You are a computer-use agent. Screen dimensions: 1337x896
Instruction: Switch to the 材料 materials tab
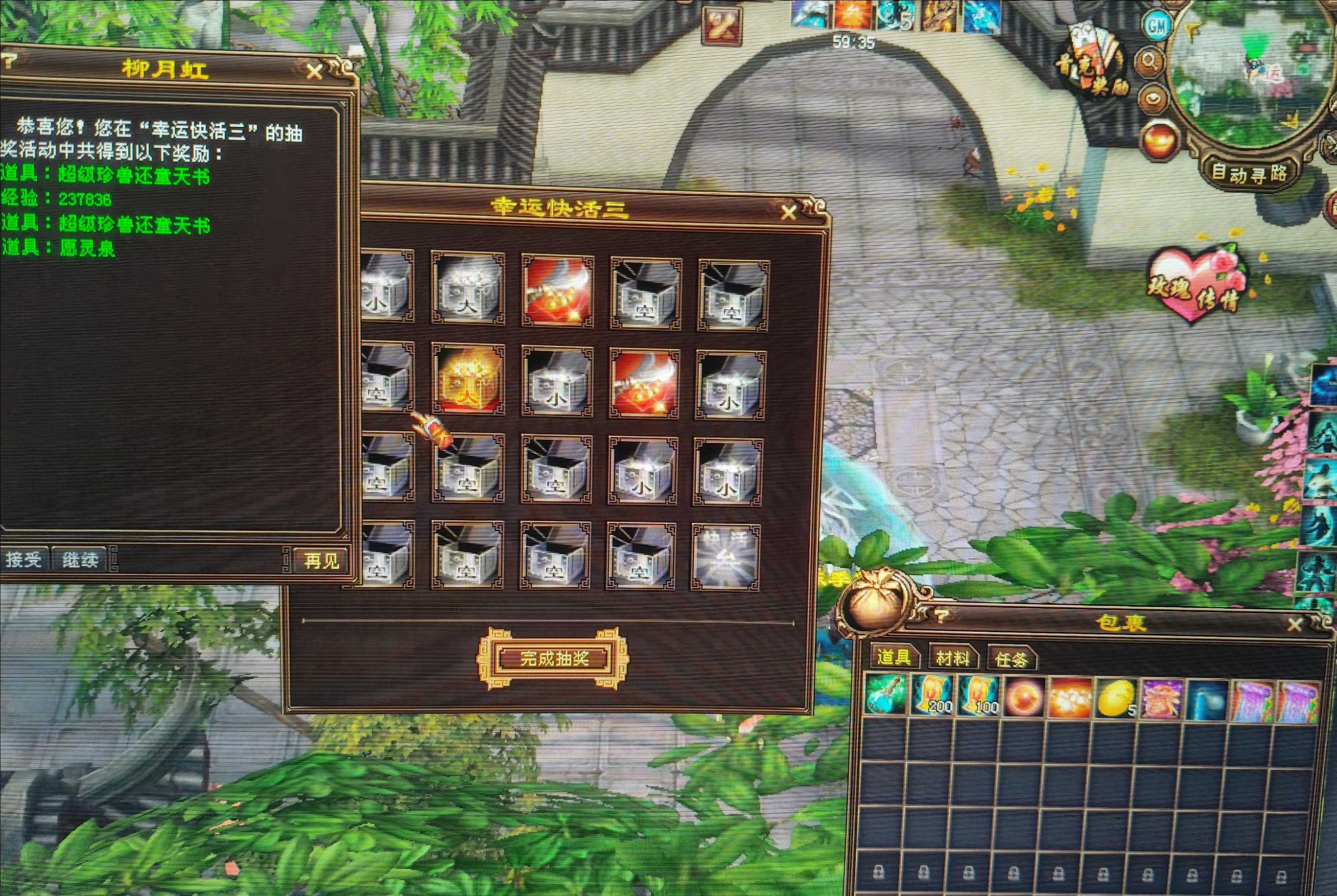(952, 659)
